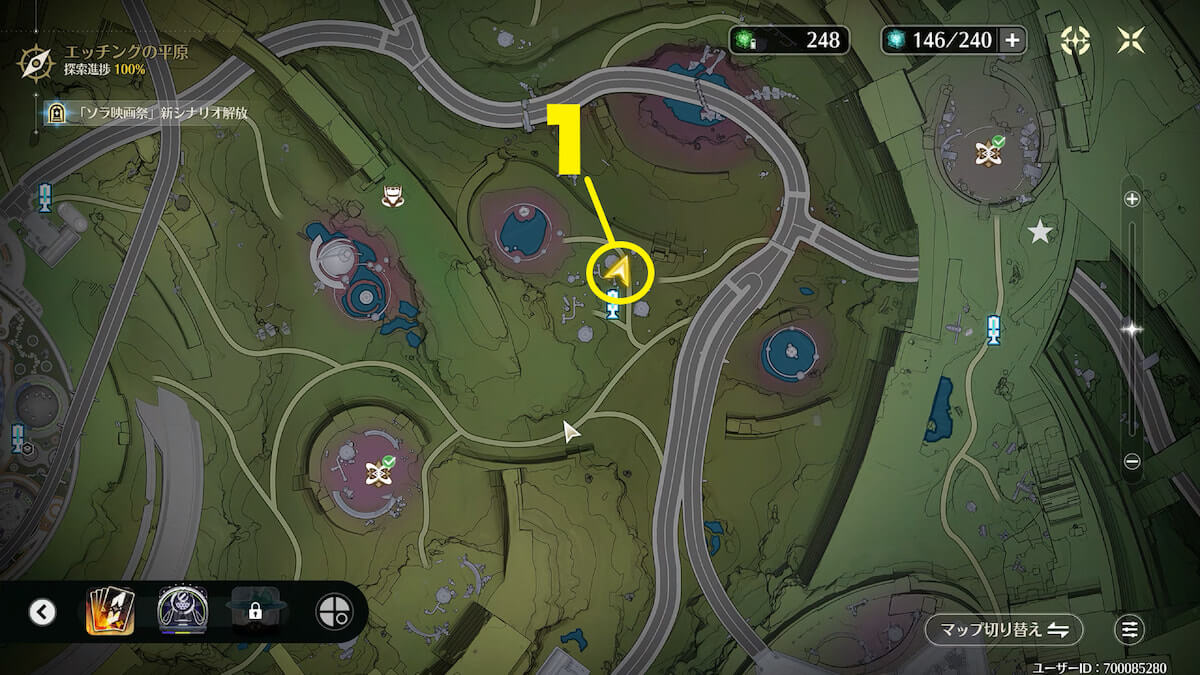Switch maps with マップ切り替え button
The width and height of the screenshot is (1200, 675).
coord(1004,629)
